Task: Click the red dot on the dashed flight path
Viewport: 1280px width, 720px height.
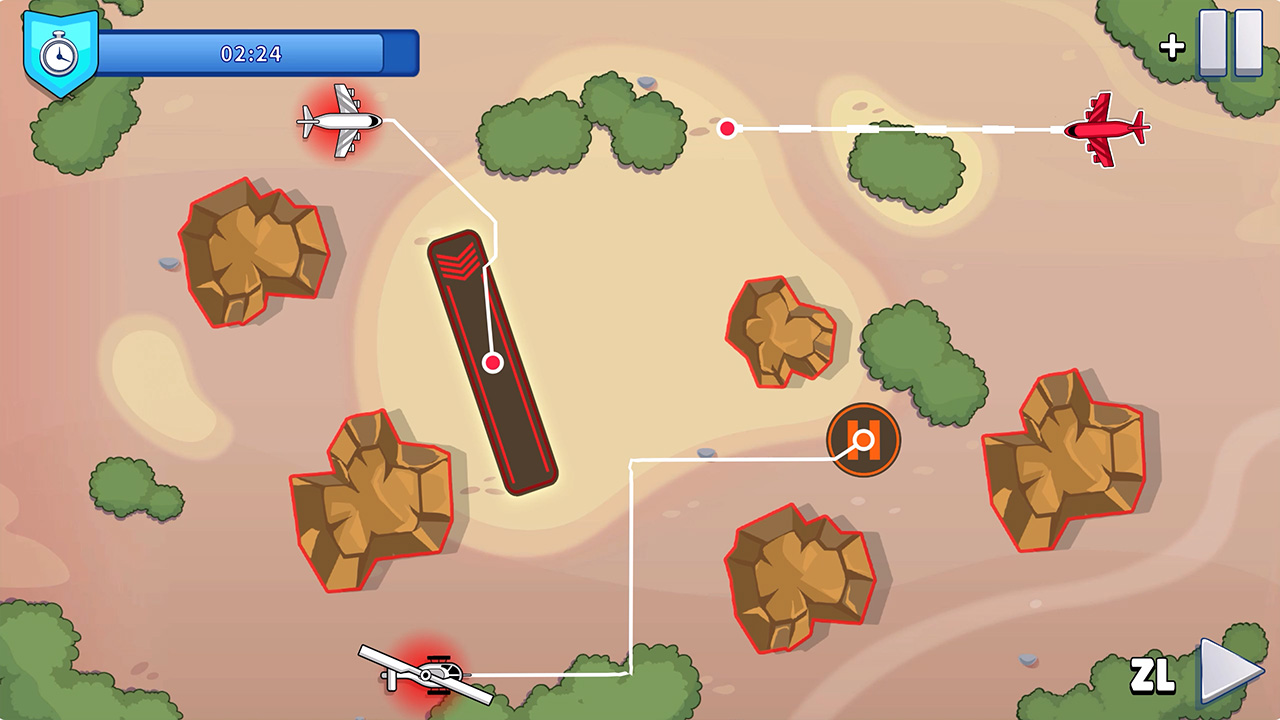Action: tap(725, 127)
